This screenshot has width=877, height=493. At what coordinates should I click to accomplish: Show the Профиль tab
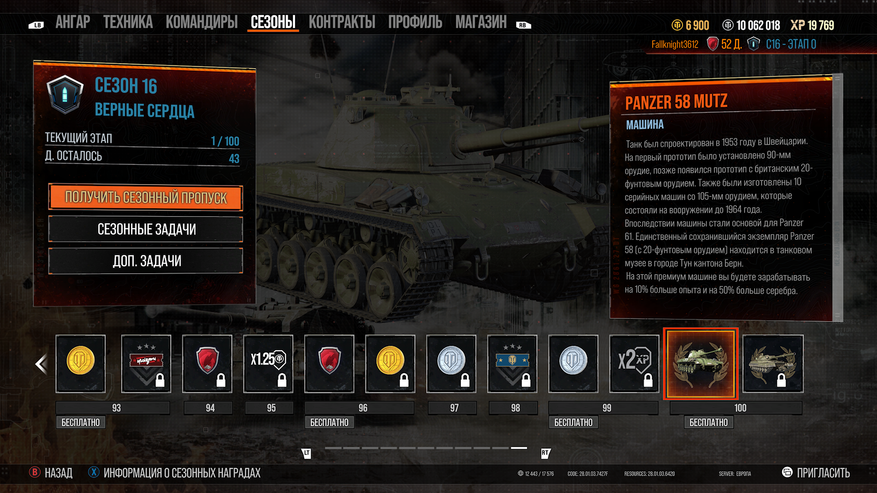(x=415, y=22)
